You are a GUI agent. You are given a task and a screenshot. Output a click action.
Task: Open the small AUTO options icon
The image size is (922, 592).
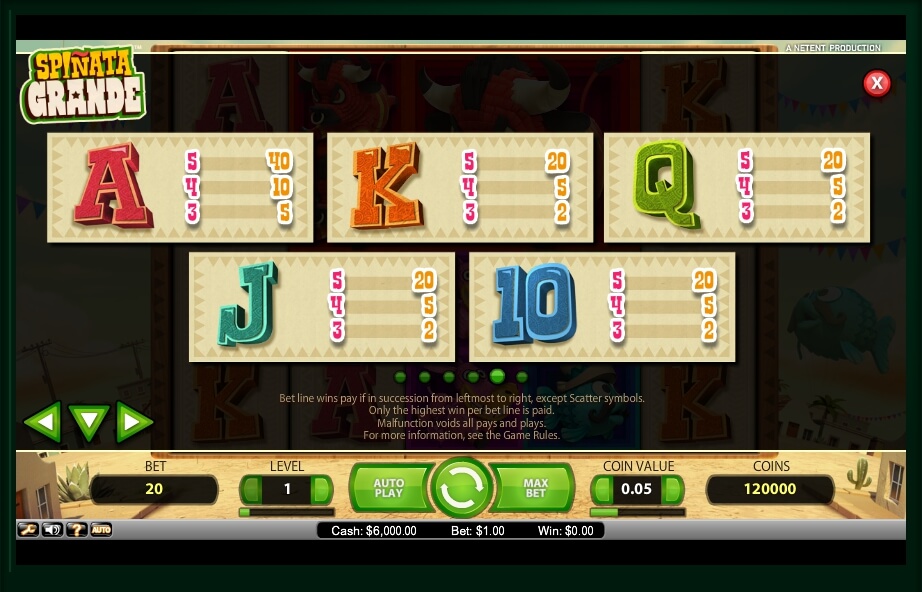[x=101, y=529]
